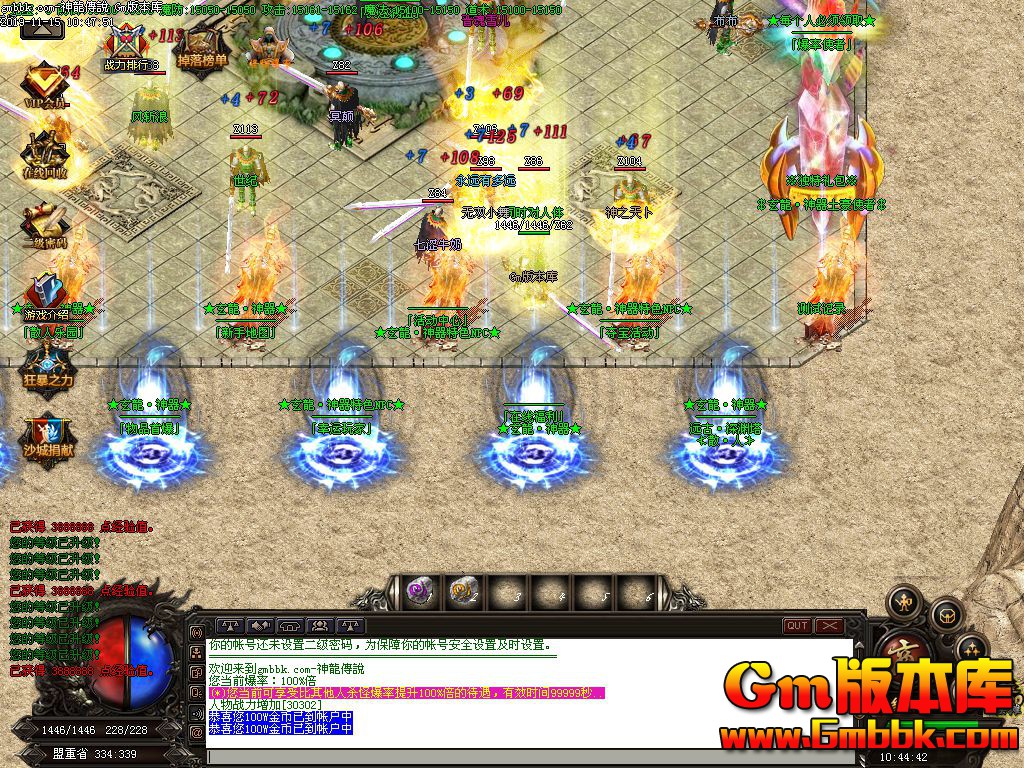Click the chat text input field
This screenshot has width=1024, height=768.
(530, 757)
